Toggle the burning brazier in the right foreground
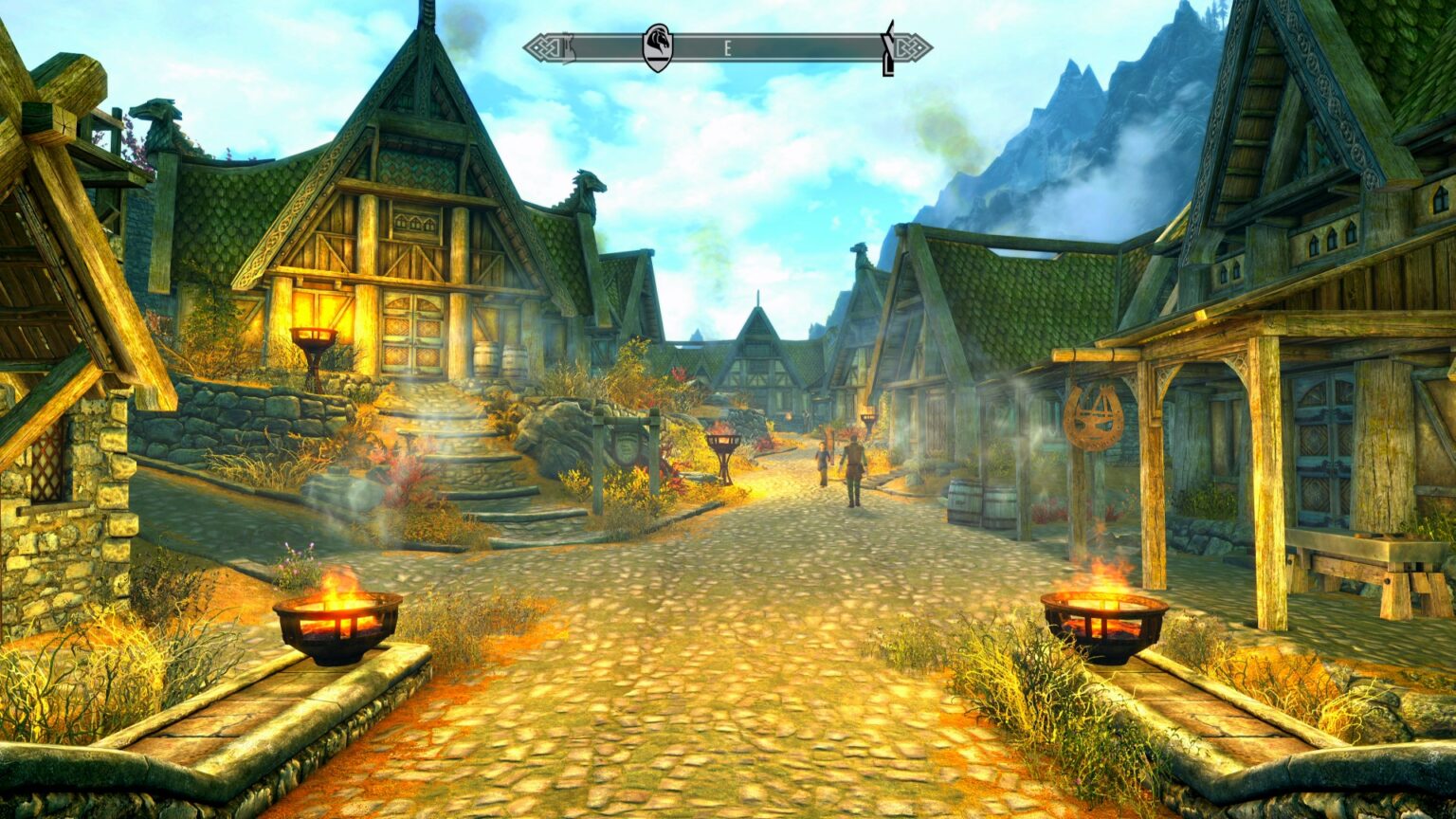This screenshot has width=1456, height=819. point(1103,616)
